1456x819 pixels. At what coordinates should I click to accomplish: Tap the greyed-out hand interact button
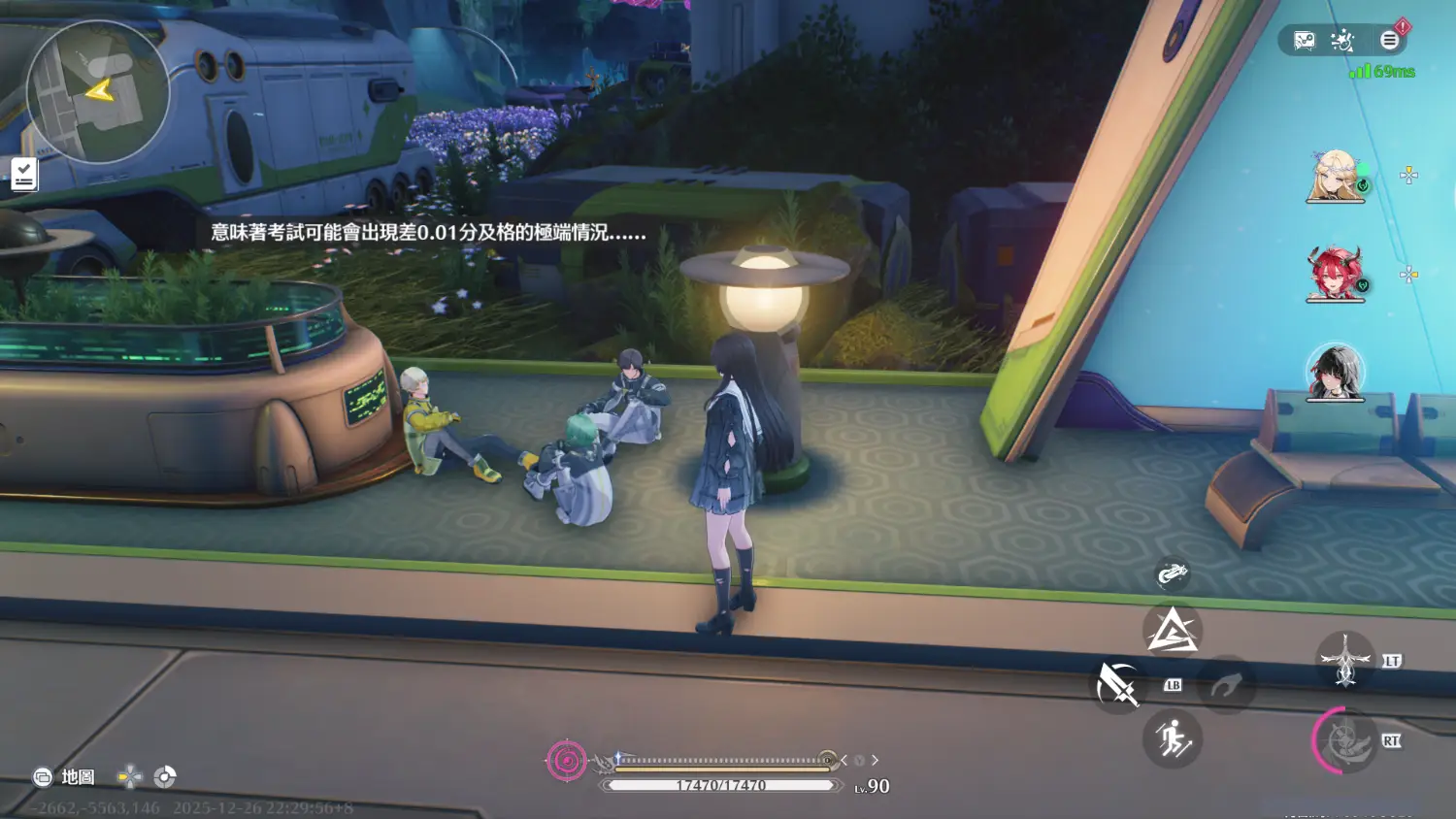(1226, 686)
